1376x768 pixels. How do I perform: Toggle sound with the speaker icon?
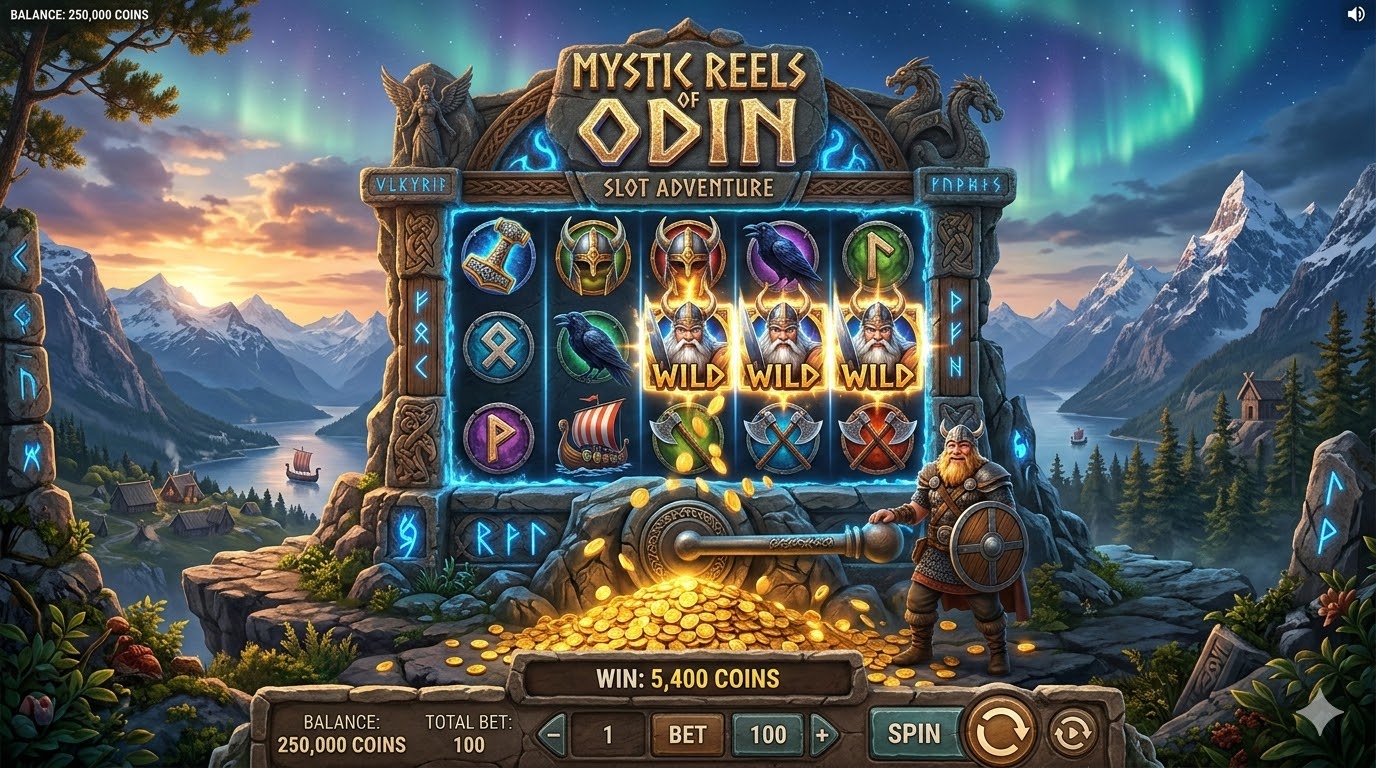(x=1355, y=14)
